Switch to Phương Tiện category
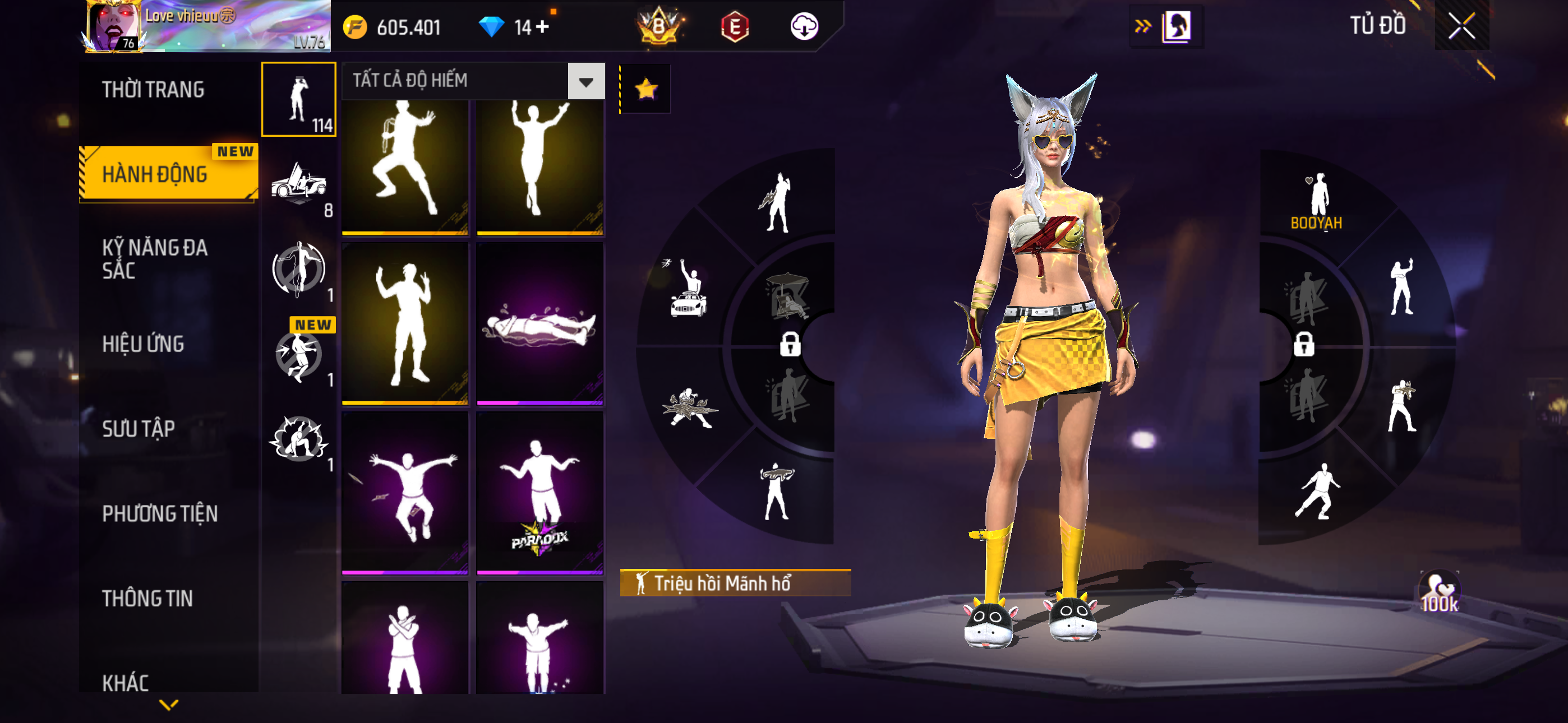Screen dimensions: 1568x723 159,513
